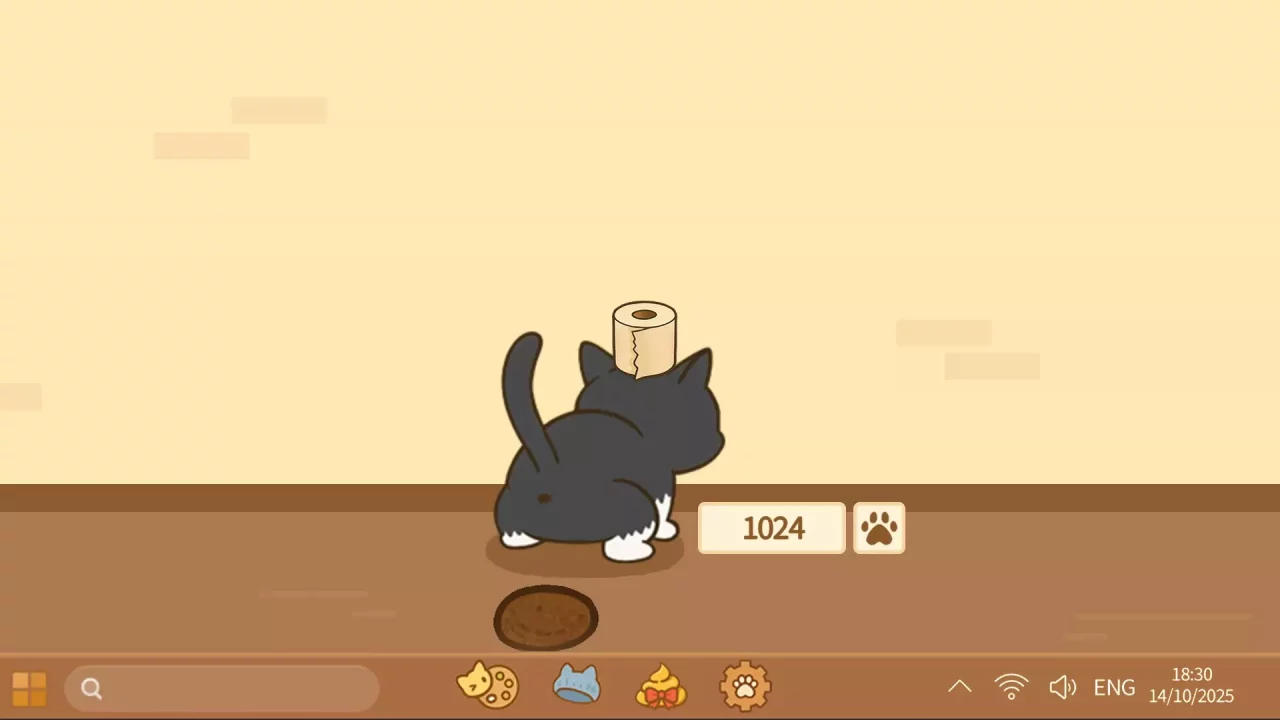Tap the food bowl on the floor
This screenshot has height=720, width=1280.
[x=546, y=618]
